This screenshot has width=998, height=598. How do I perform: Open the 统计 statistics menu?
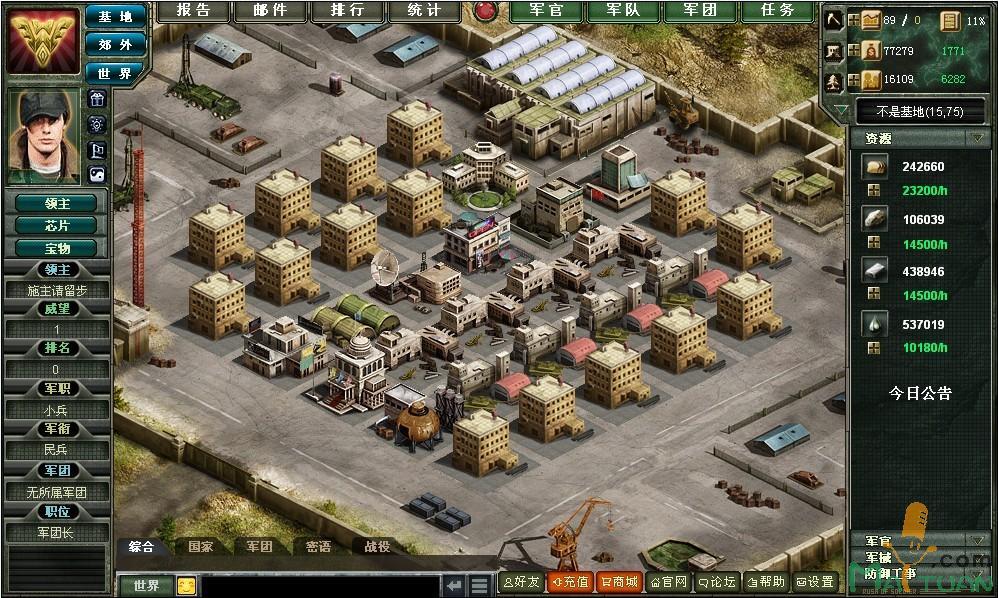pos(425,11)
